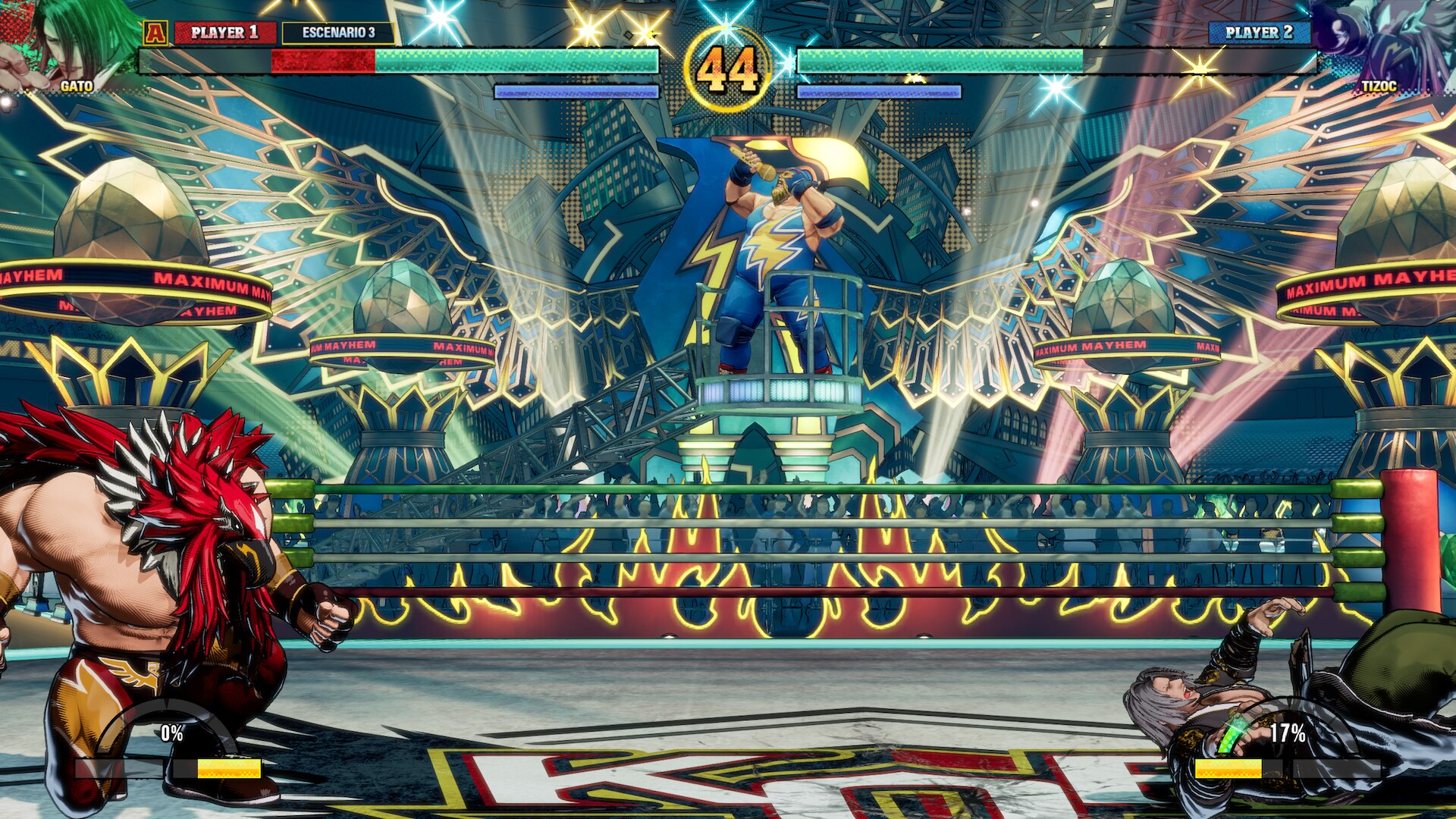Click the Escenario 3 label

pos(338,33)
